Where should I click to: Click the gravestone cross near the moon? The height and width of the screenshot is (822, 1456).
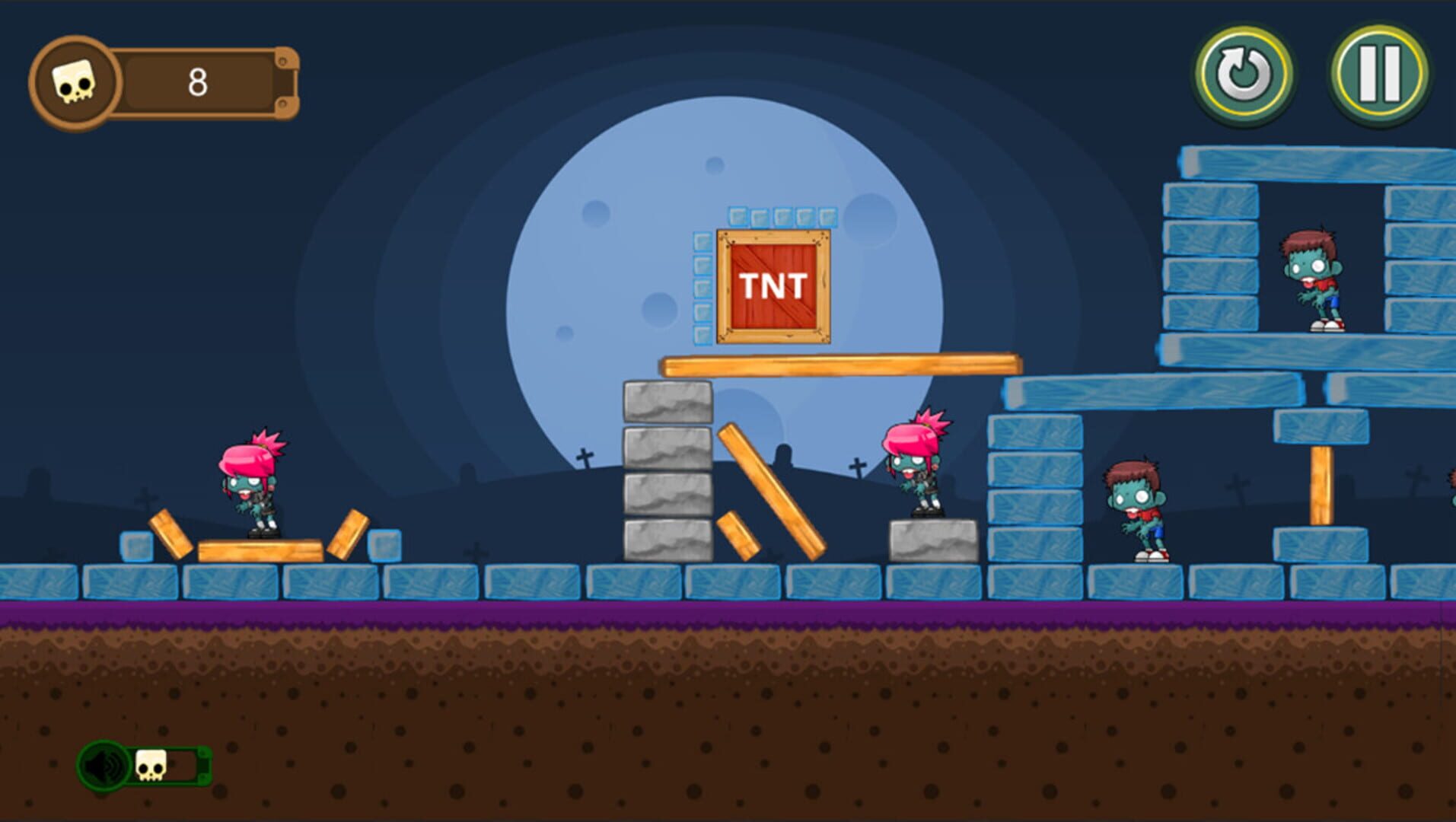(x=584, y=457)
